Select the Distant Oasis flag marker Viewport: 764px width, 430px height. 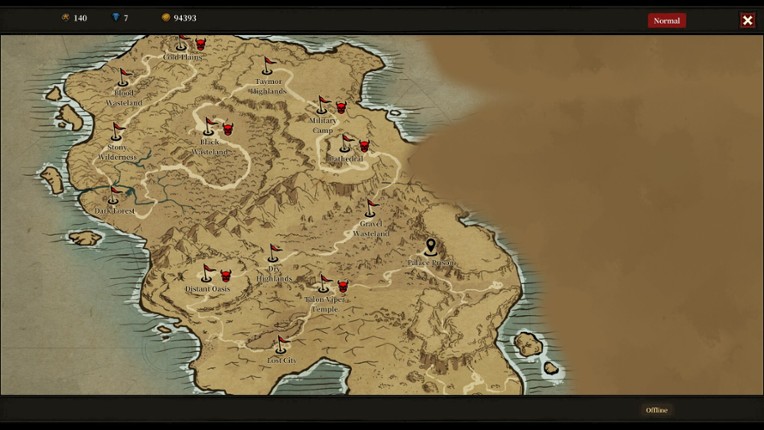(208, 274)
